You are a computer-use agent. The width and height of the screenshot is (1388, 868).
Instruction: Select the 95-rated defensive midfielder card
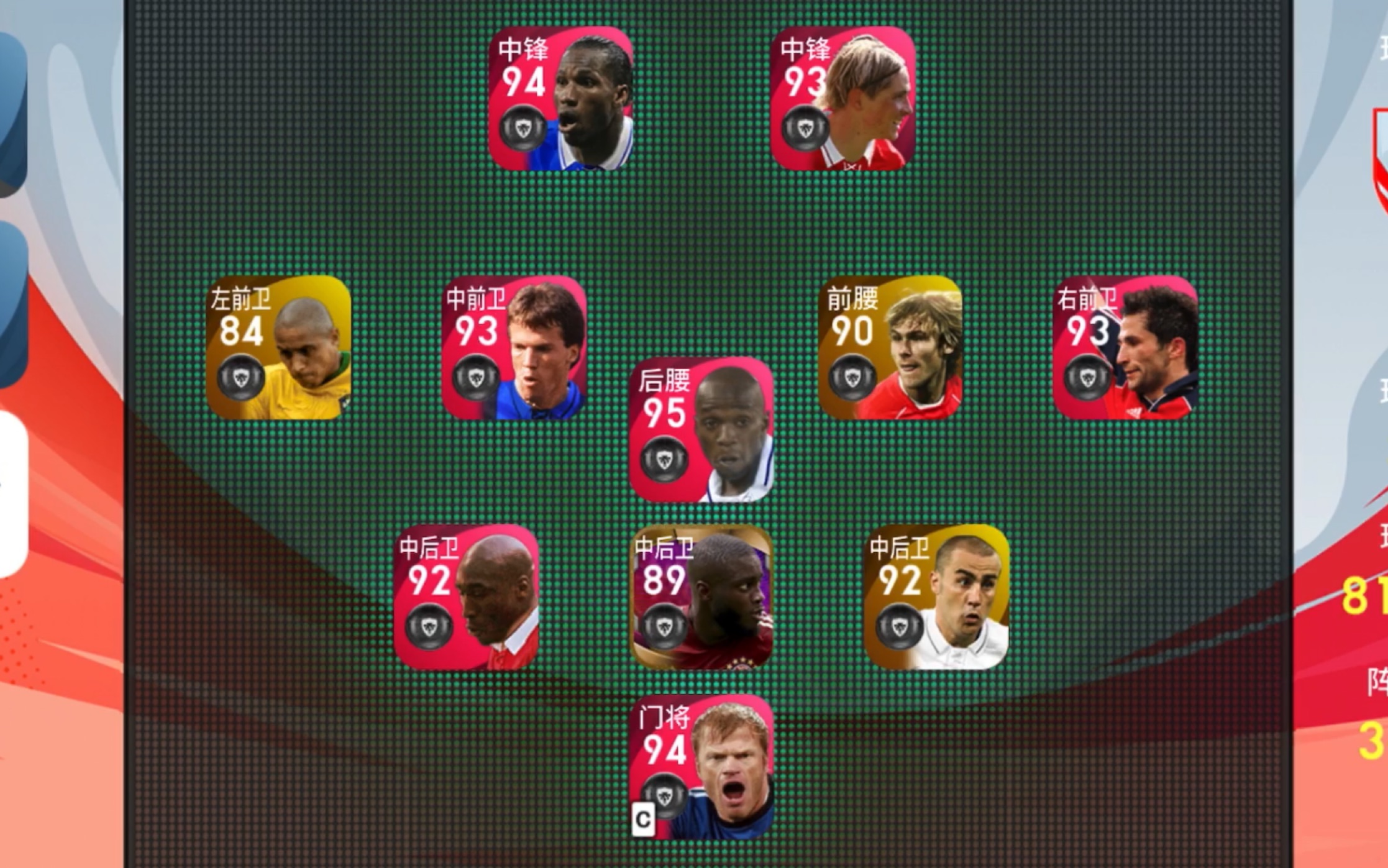click(701, 430)
